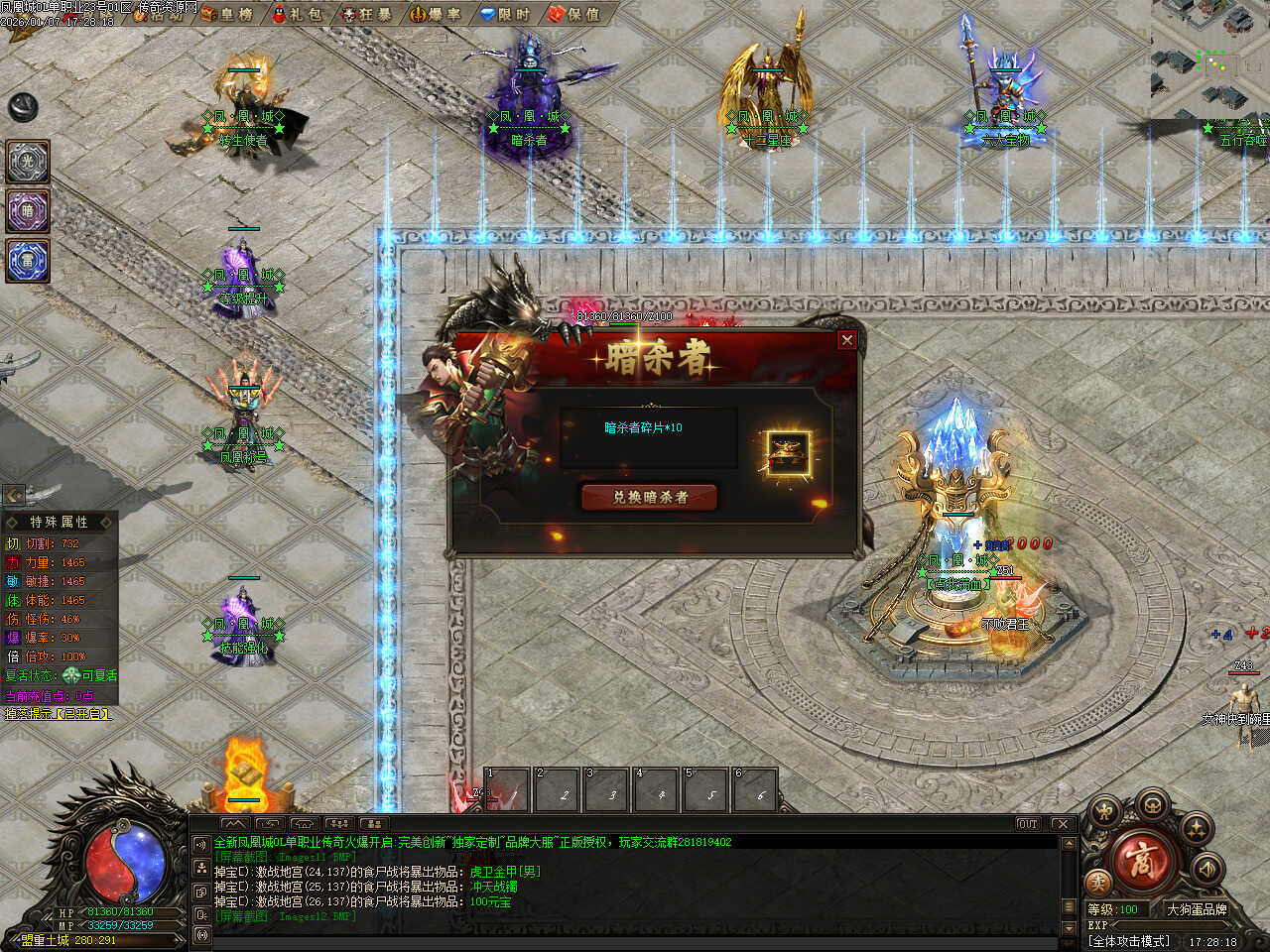Open the 皇榜 menu
The height and width of the screenshot is (952, 1270).
pos(227,14)
